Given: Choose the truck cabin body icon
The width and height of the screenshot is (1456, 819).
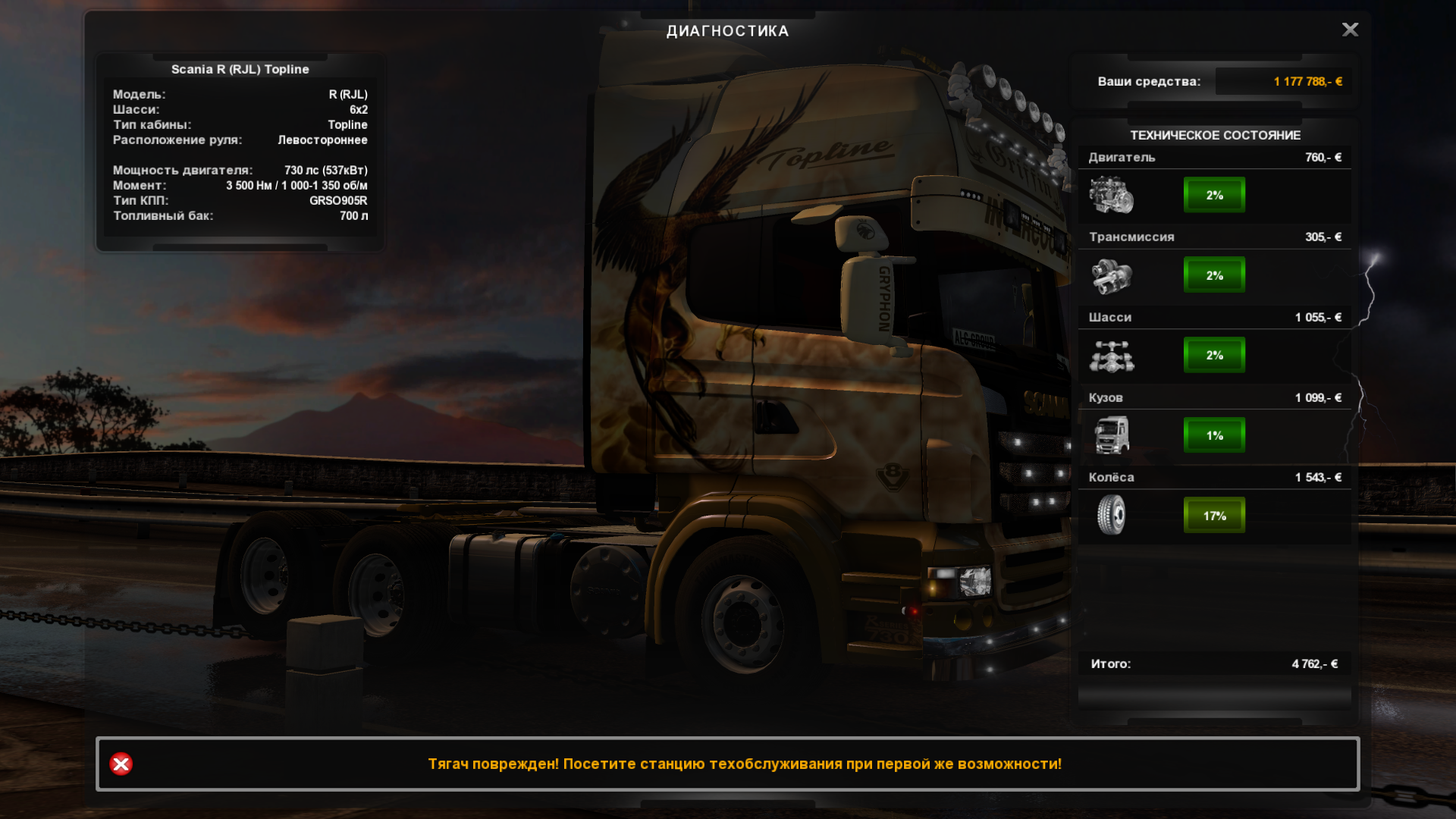Looking at the screenshot, I should [1111, 435].
